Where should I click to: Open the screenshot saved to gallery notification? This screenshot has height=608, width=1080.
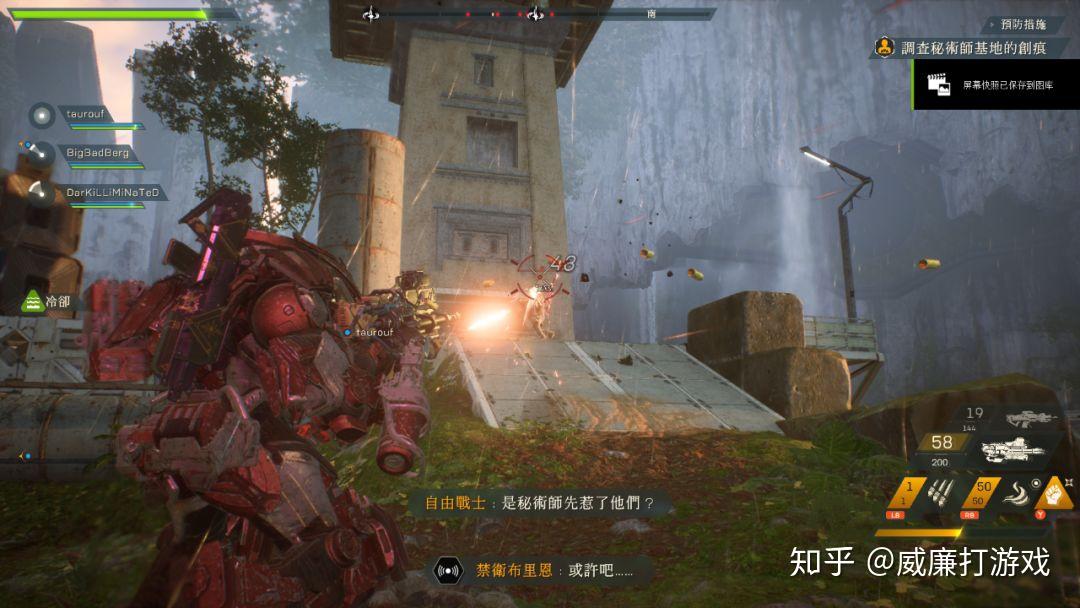[x=996, y=86]
